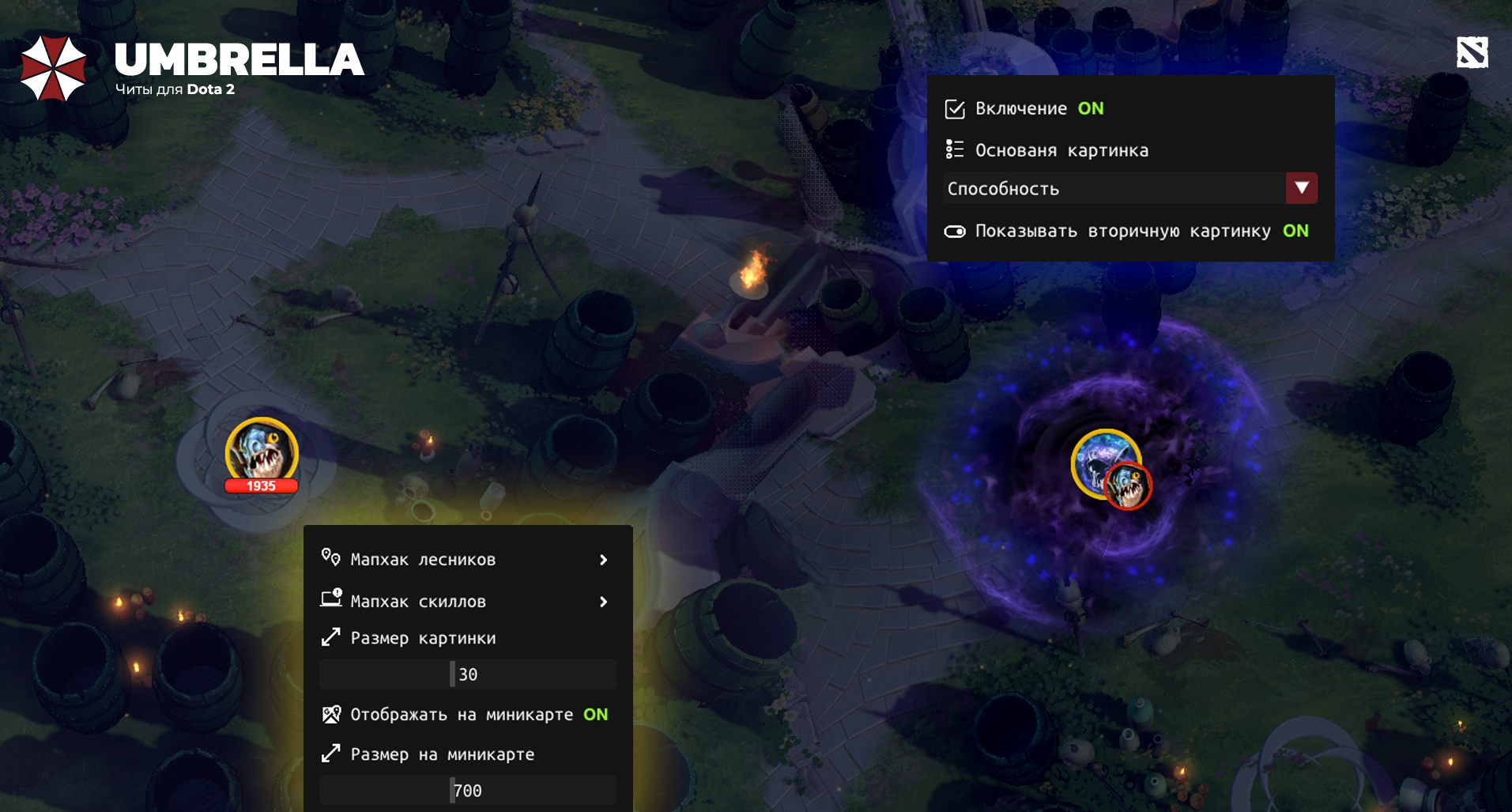The width and height of the screenshot is (1512, 812).
Task: Expand the Мапхак лесников submenu
Action: [x=603, y=560]
